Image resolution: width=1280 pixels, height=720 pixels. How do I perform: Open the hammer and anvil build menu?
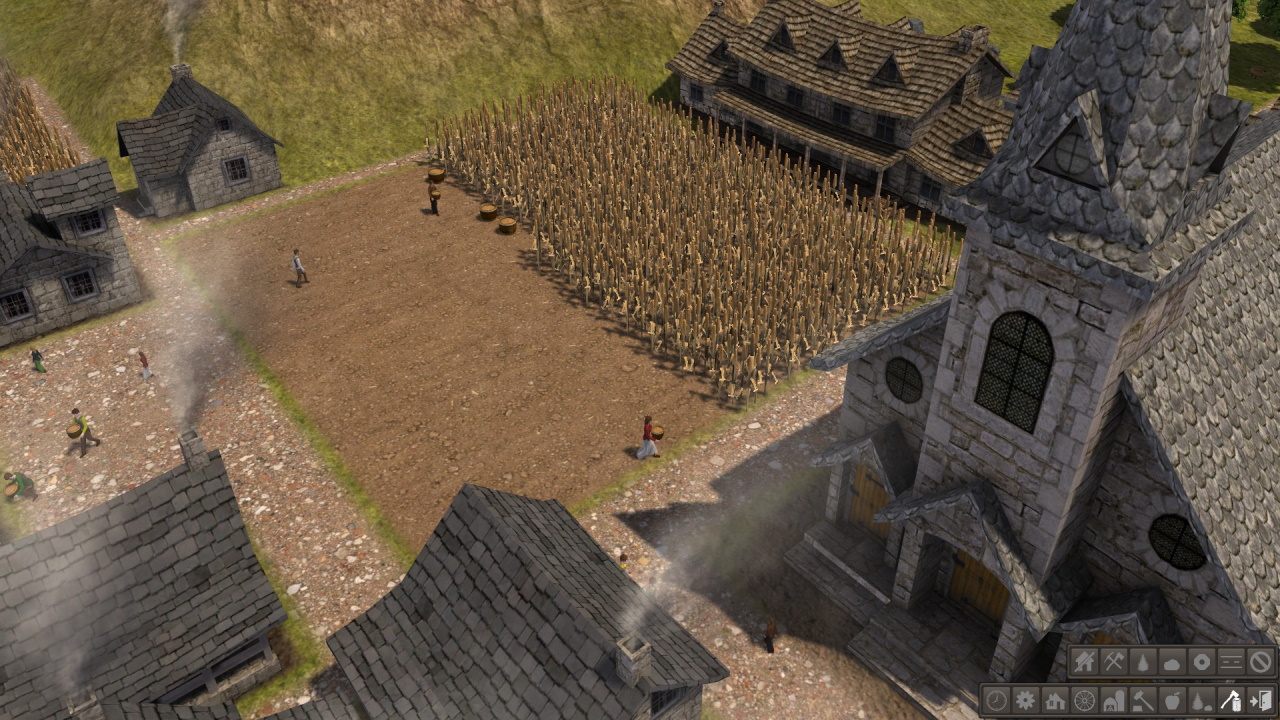click(1142, 700)
